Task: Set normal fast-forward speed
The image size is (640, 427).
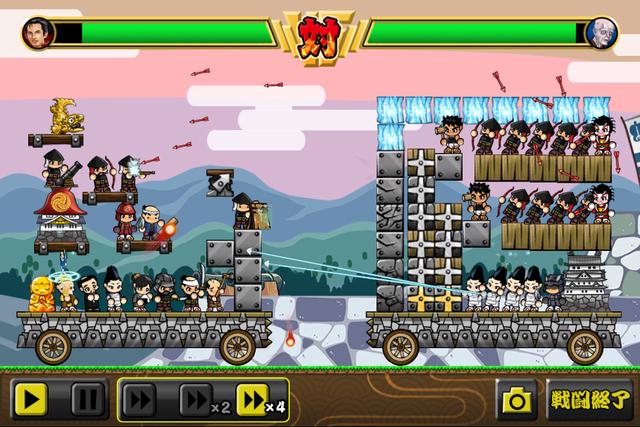Action: click(x=143, y=401)
